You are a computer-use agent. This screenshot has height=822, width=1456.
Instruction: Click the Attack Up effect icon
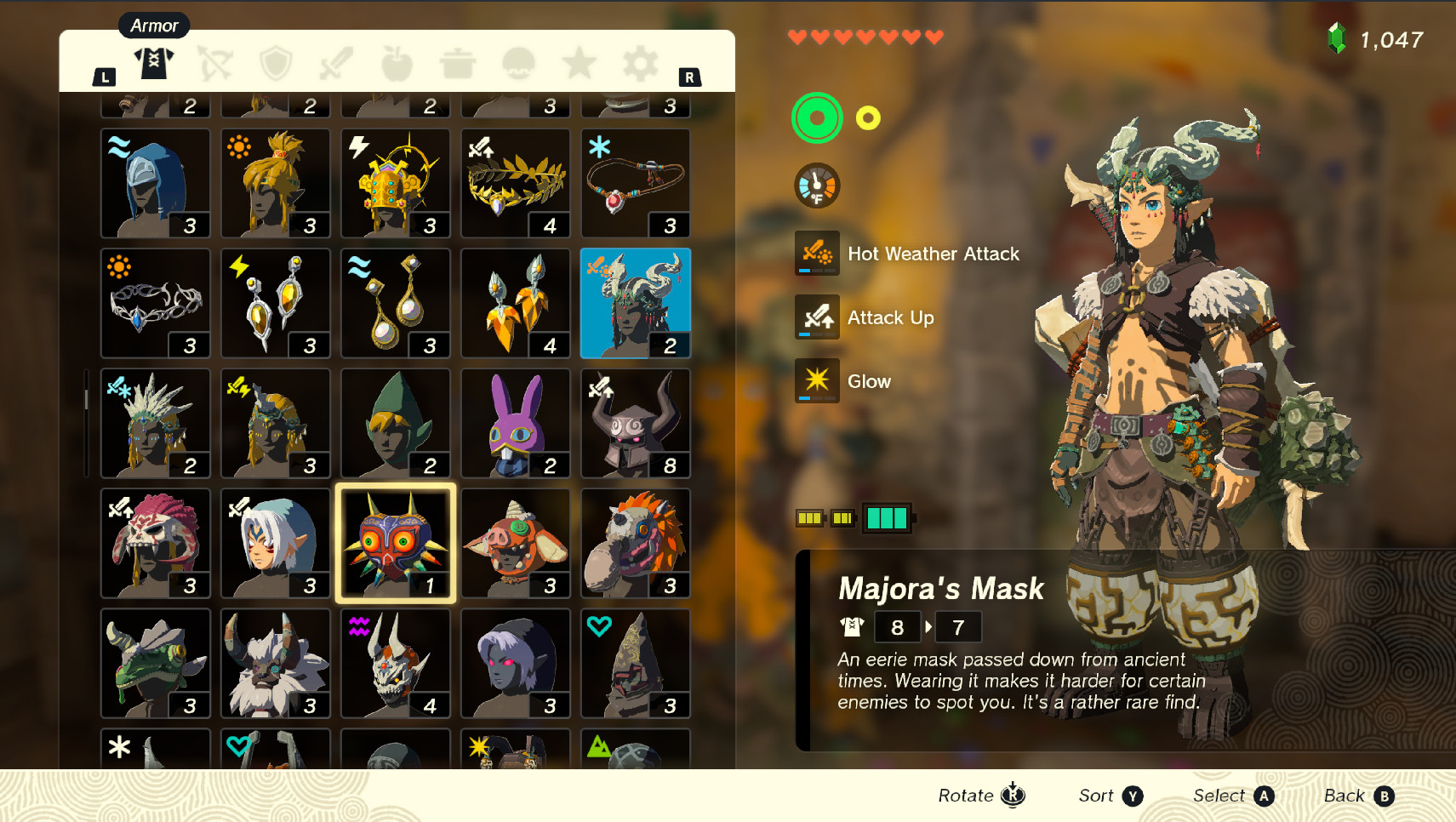click(815, 317)
